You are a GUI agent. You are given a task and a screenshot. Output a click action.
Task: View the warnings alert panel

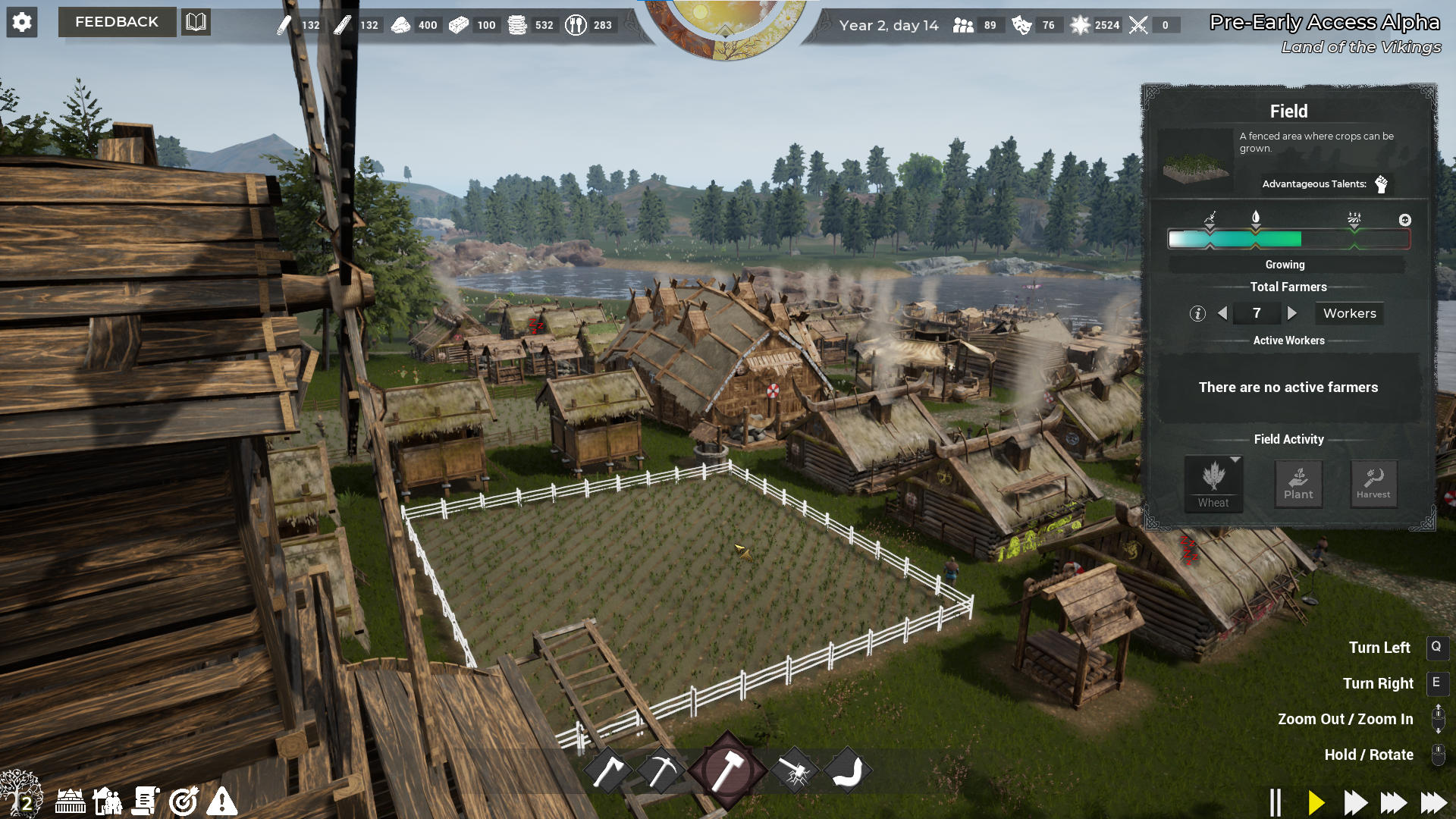click(x=221, y=802)
